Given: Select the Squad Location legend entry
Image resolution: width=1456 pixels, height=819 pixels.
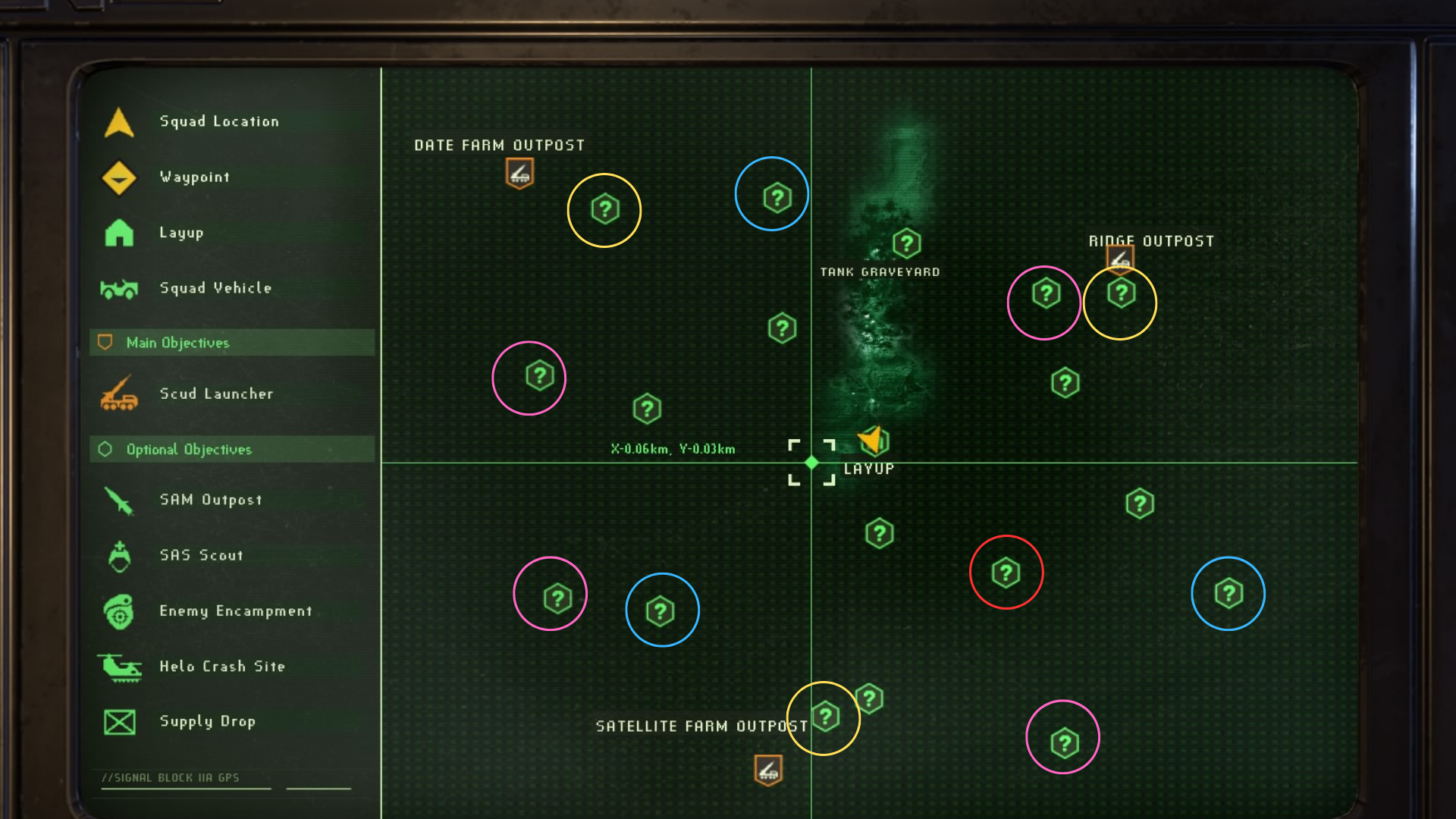Looking at the screenshot, I should click(x=218, y=121).
